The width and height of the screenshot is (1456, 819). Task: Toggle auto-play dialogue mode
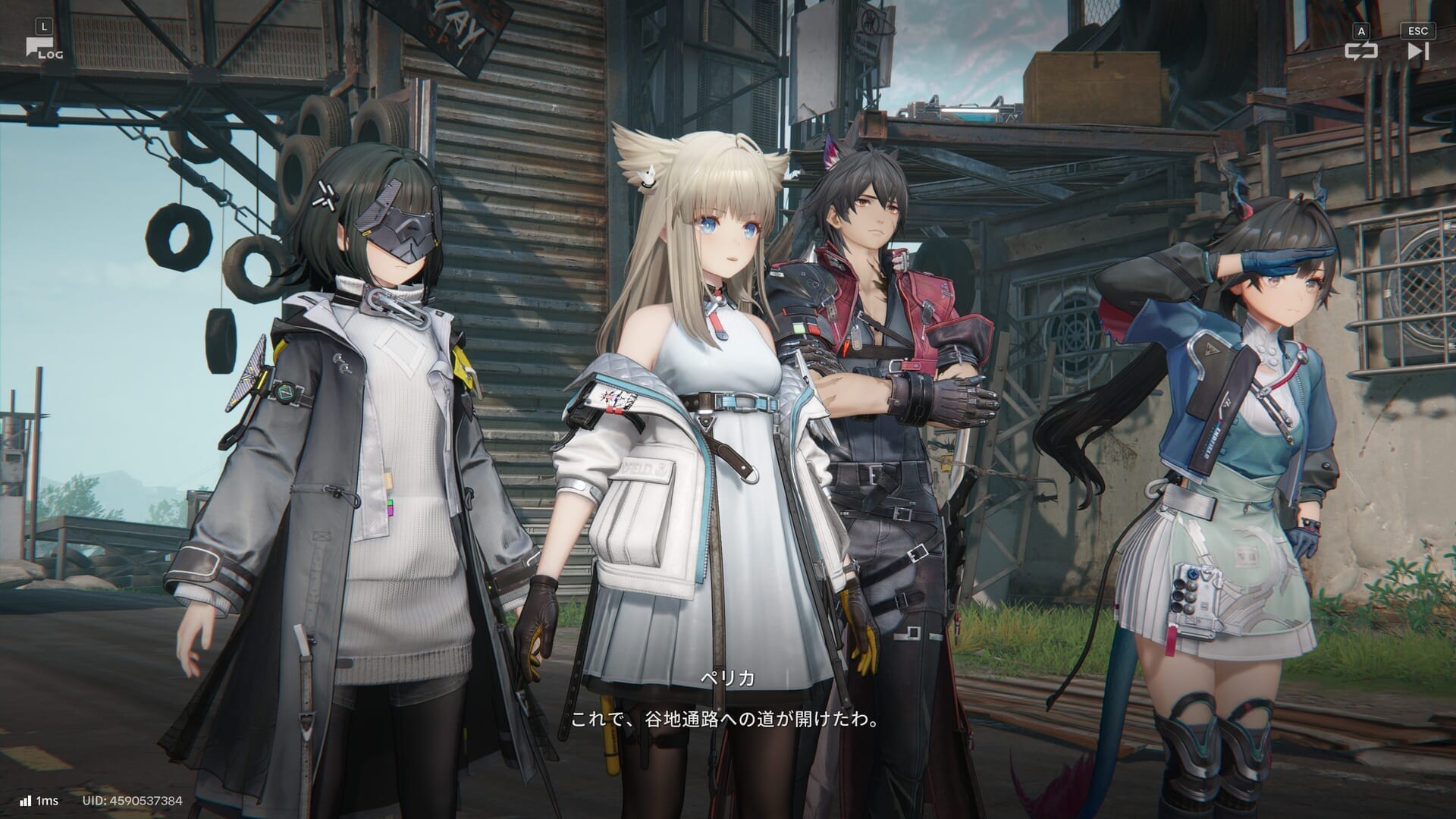click(x=1360, y=51)
